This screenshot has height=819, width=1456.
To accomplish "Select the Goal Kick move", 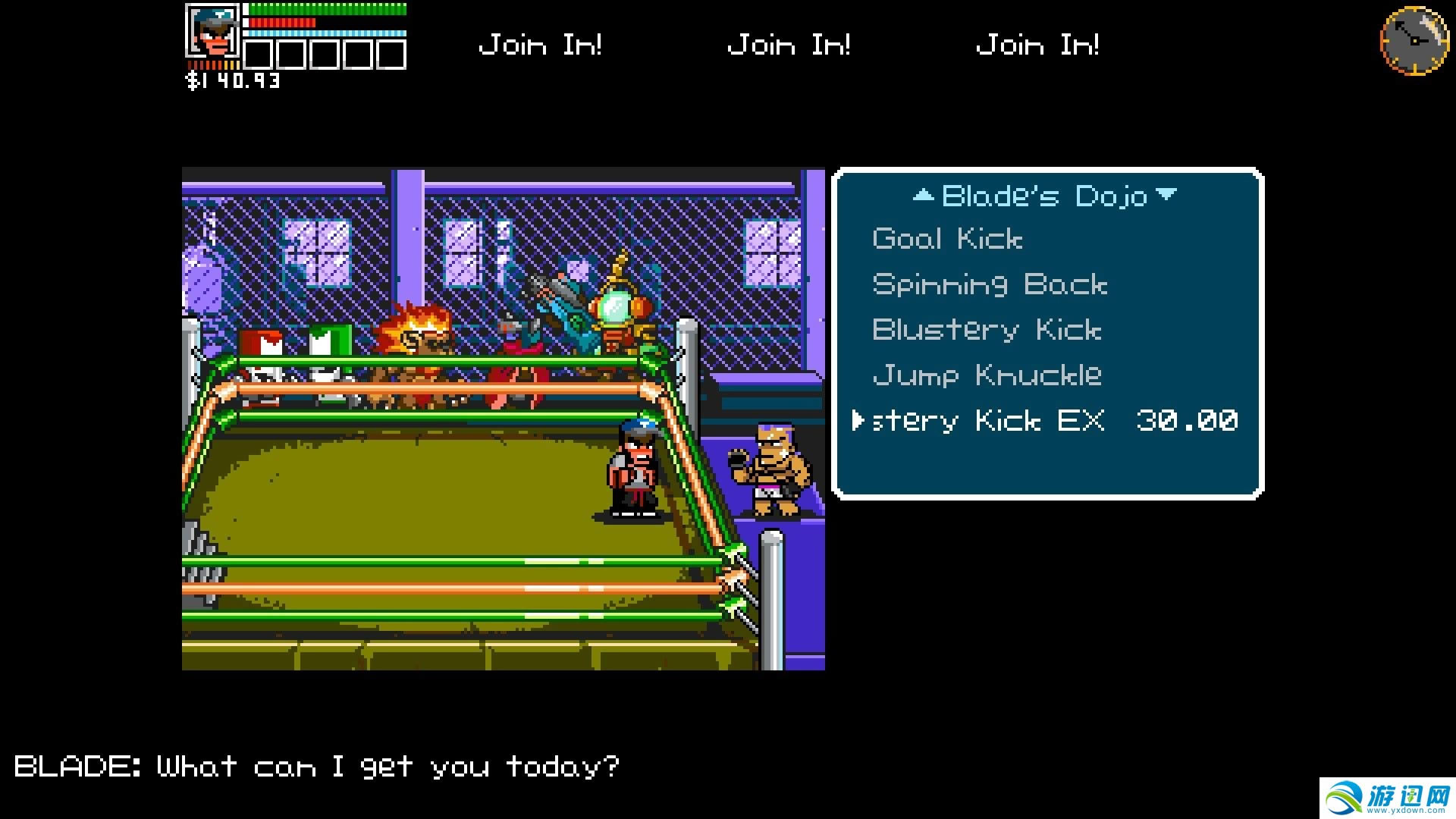I will (x=947, y=240).
